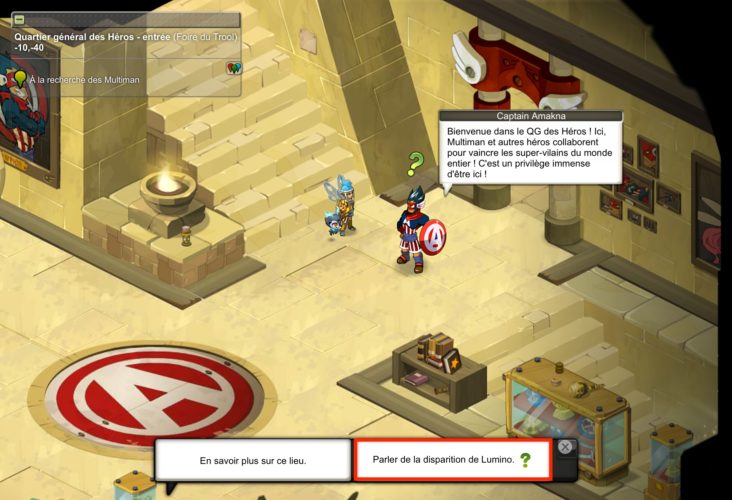Viewport: 732px width, 500px height.
Task: Minimize the location info panel
Action: pos(20,19)
